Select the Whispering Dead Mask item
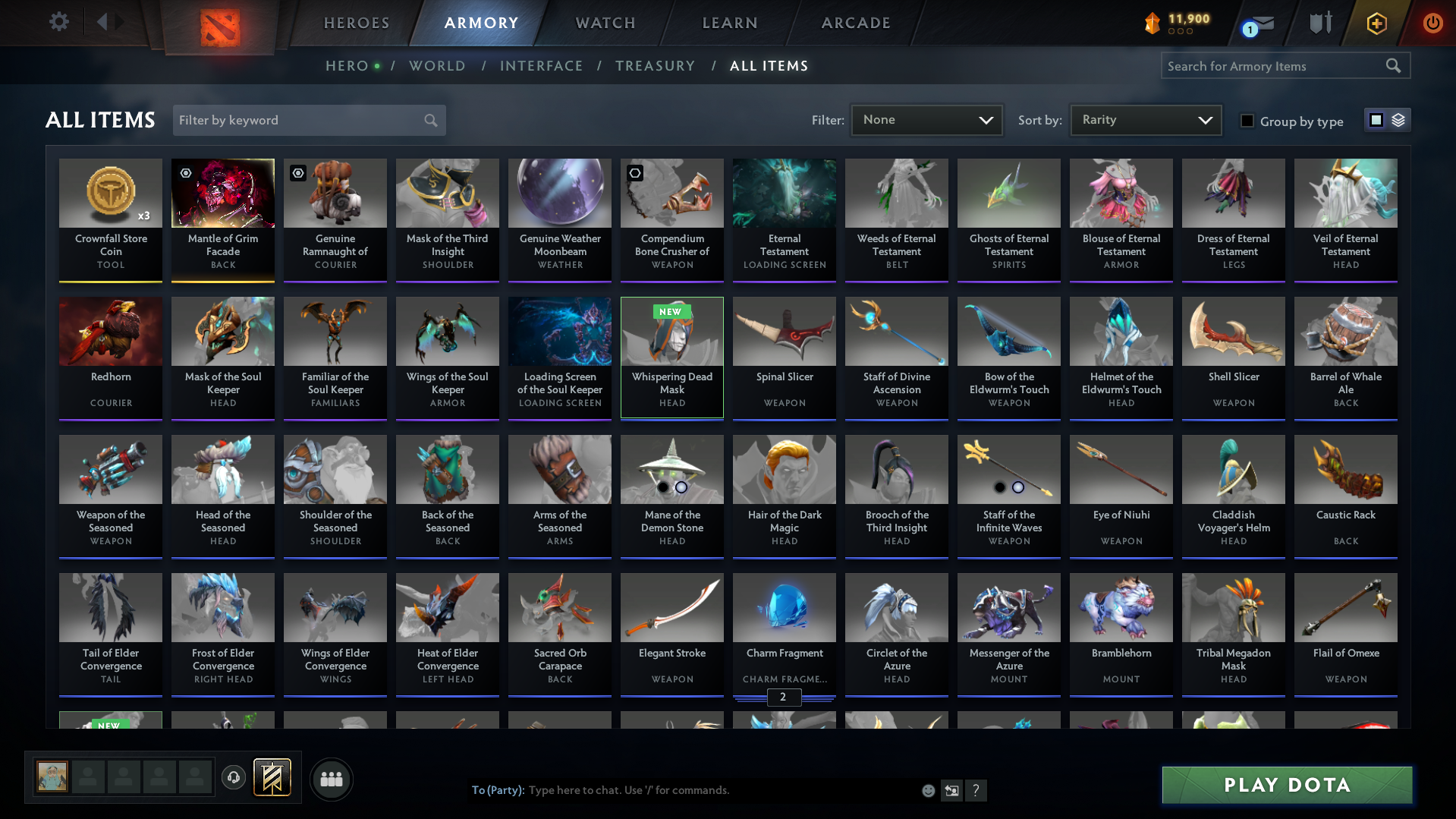The width and height of the screenshot is (1456, 819). [671, 357]
